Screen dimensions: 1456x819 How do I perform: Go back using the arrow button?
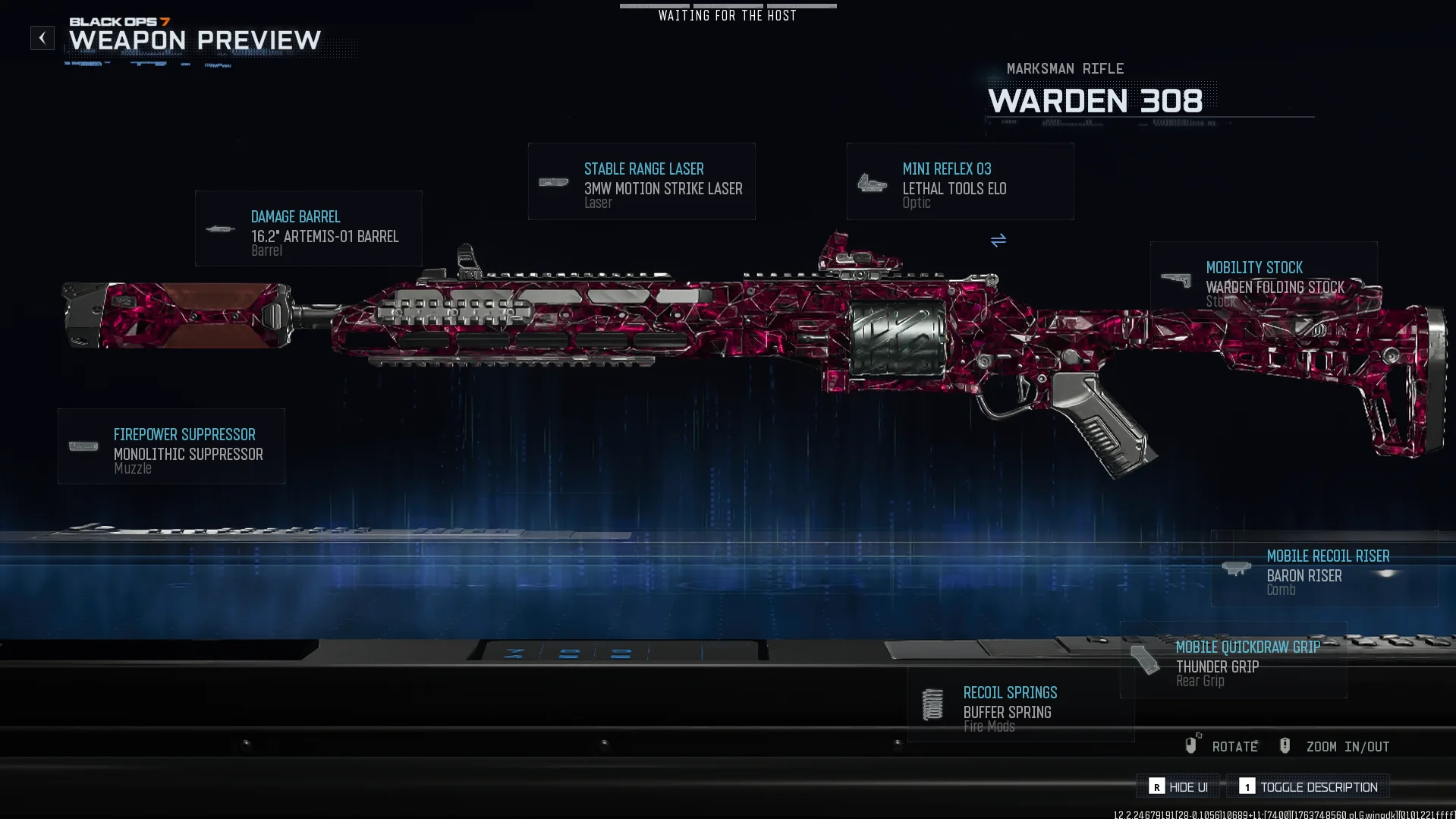click(42, 38)
